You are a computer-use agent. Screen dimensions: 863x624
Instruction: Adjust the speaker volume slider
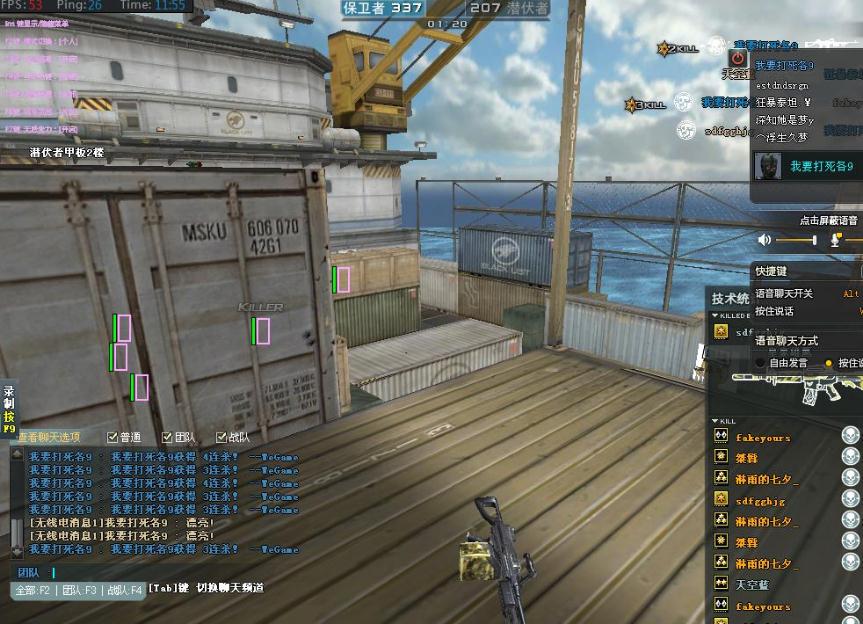[x=797, y=240]
